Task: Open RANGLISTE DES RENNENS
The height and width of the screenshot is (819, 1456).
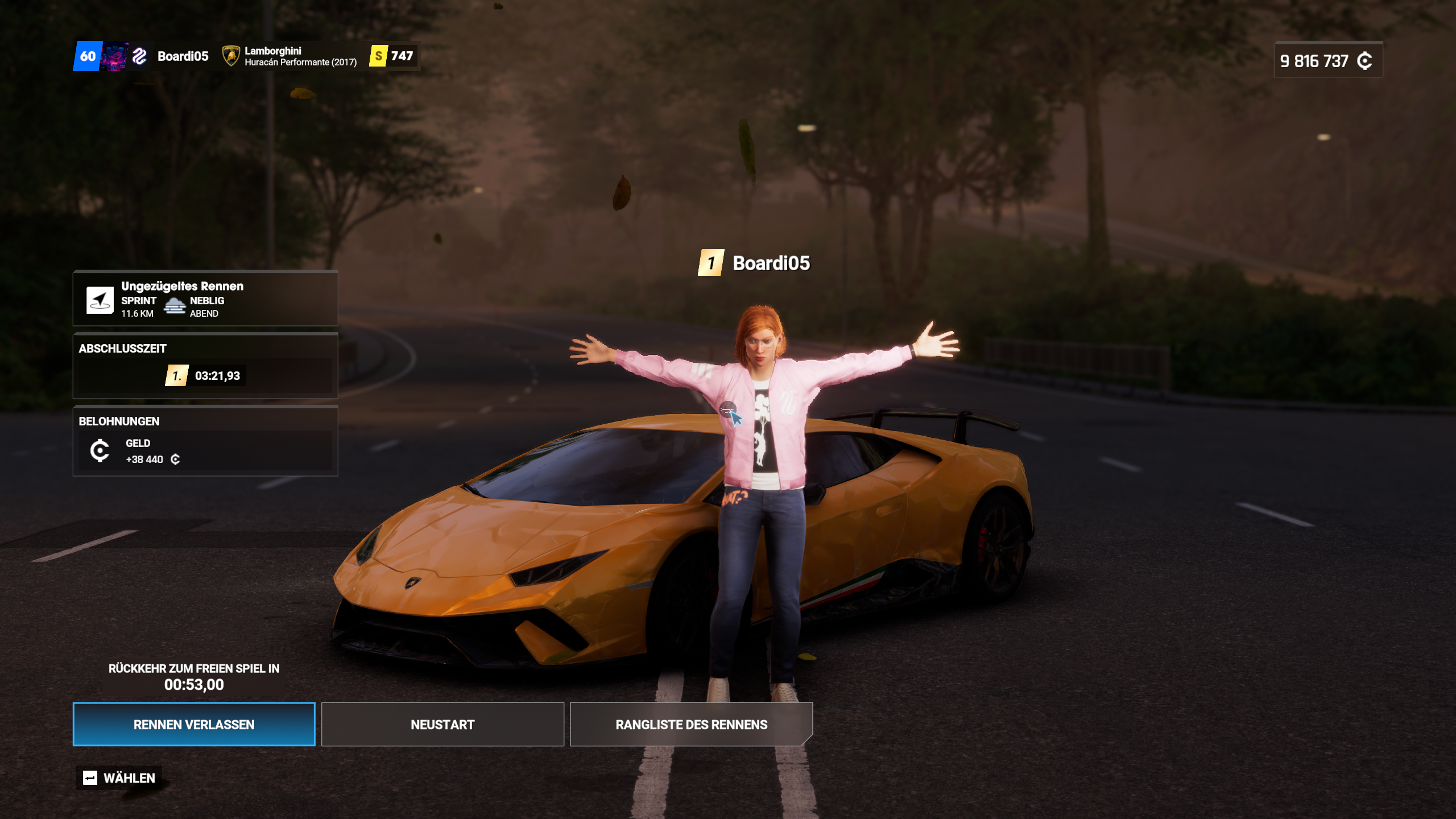Action: pos(690,724)
